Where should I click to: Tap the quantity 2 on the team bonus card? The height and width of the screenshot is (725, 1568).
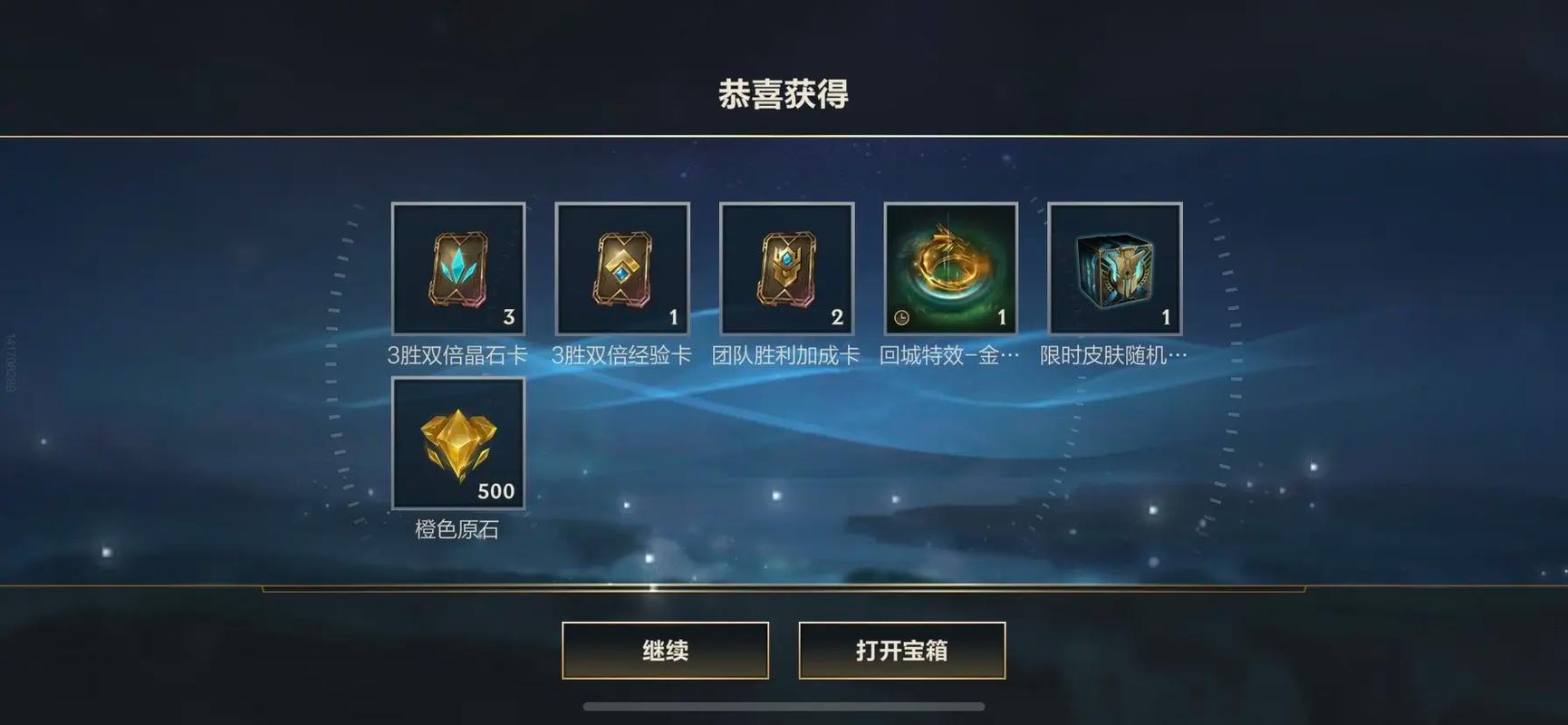click(x=836, y=317)
